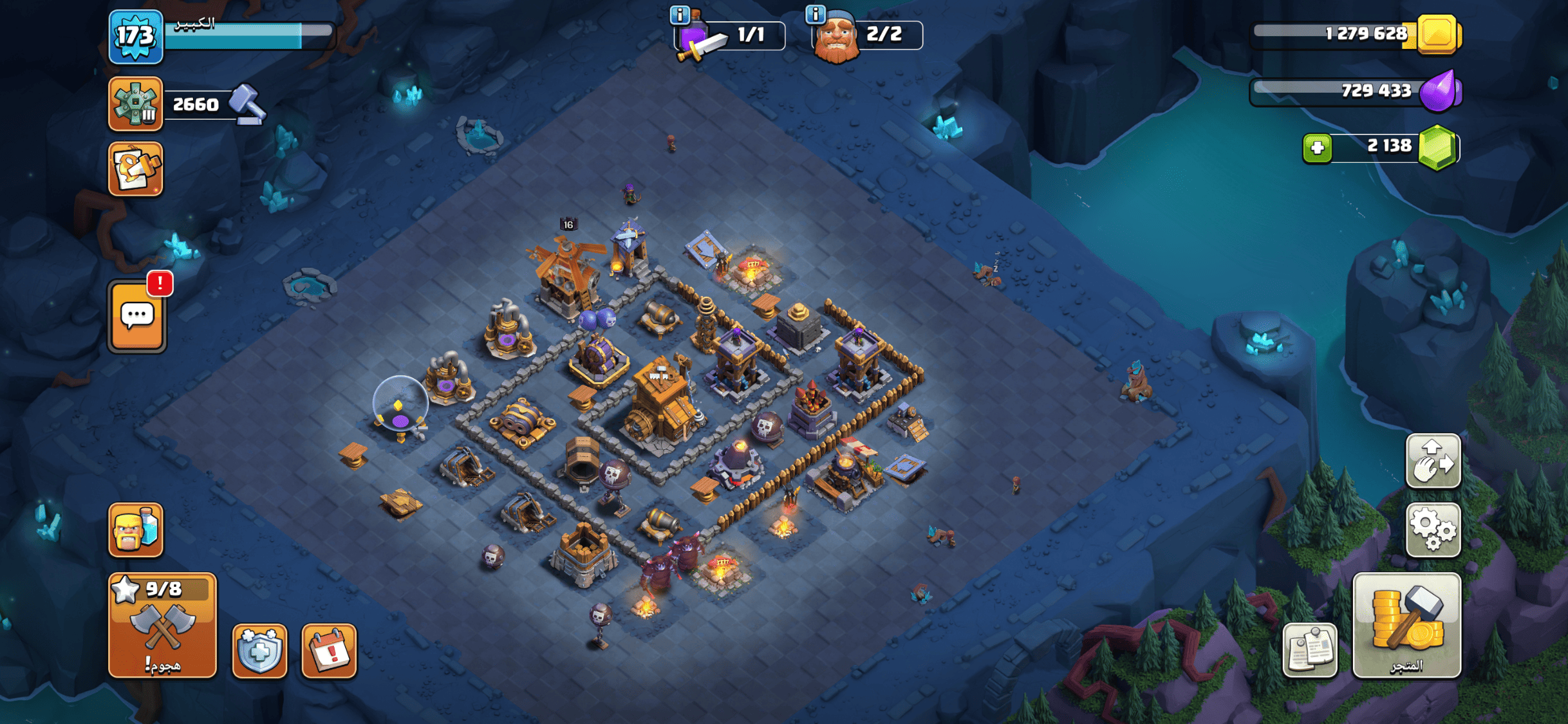Screen dimensions: 1568x724
Task: Open the calendar events button
Action: coord(329,651)
